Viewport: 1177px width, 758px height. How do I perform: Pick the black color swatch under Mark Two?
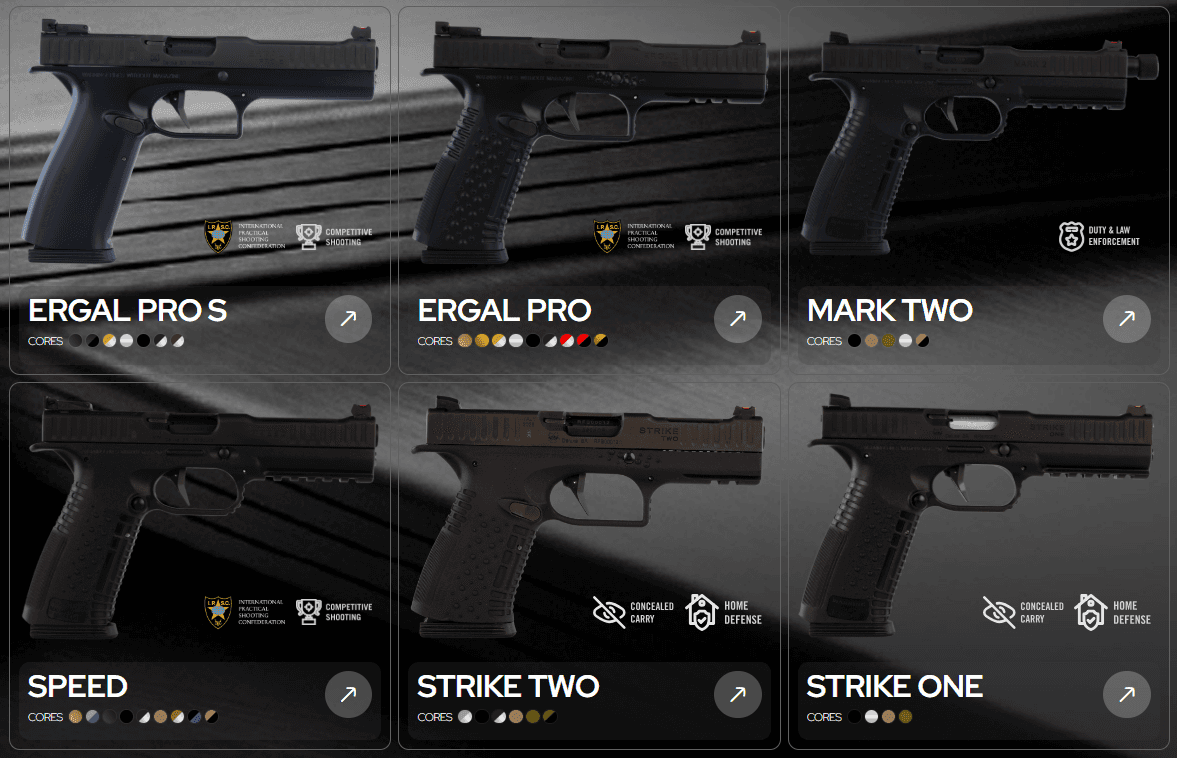click(854, 341)
